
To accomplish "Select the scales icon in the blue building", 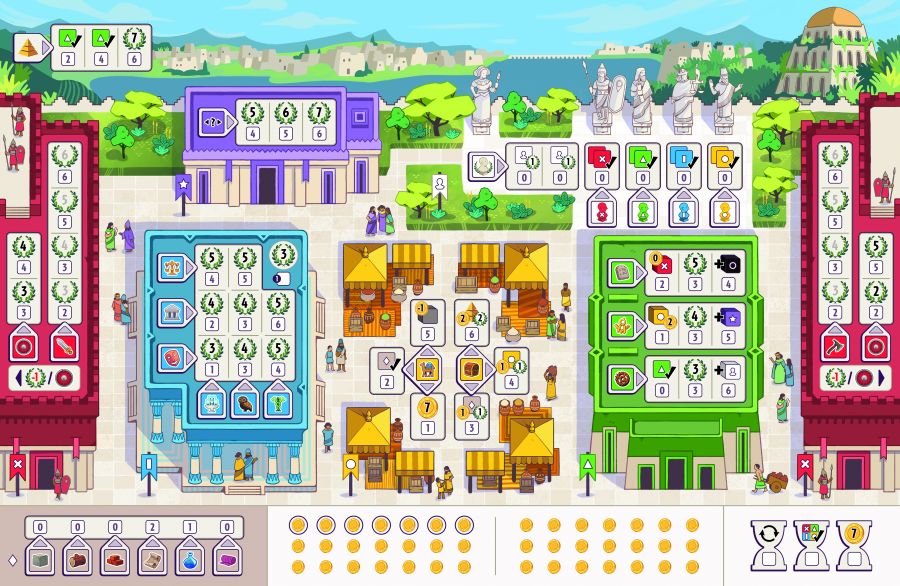I will pyautogui.click(x=172, y=267).
